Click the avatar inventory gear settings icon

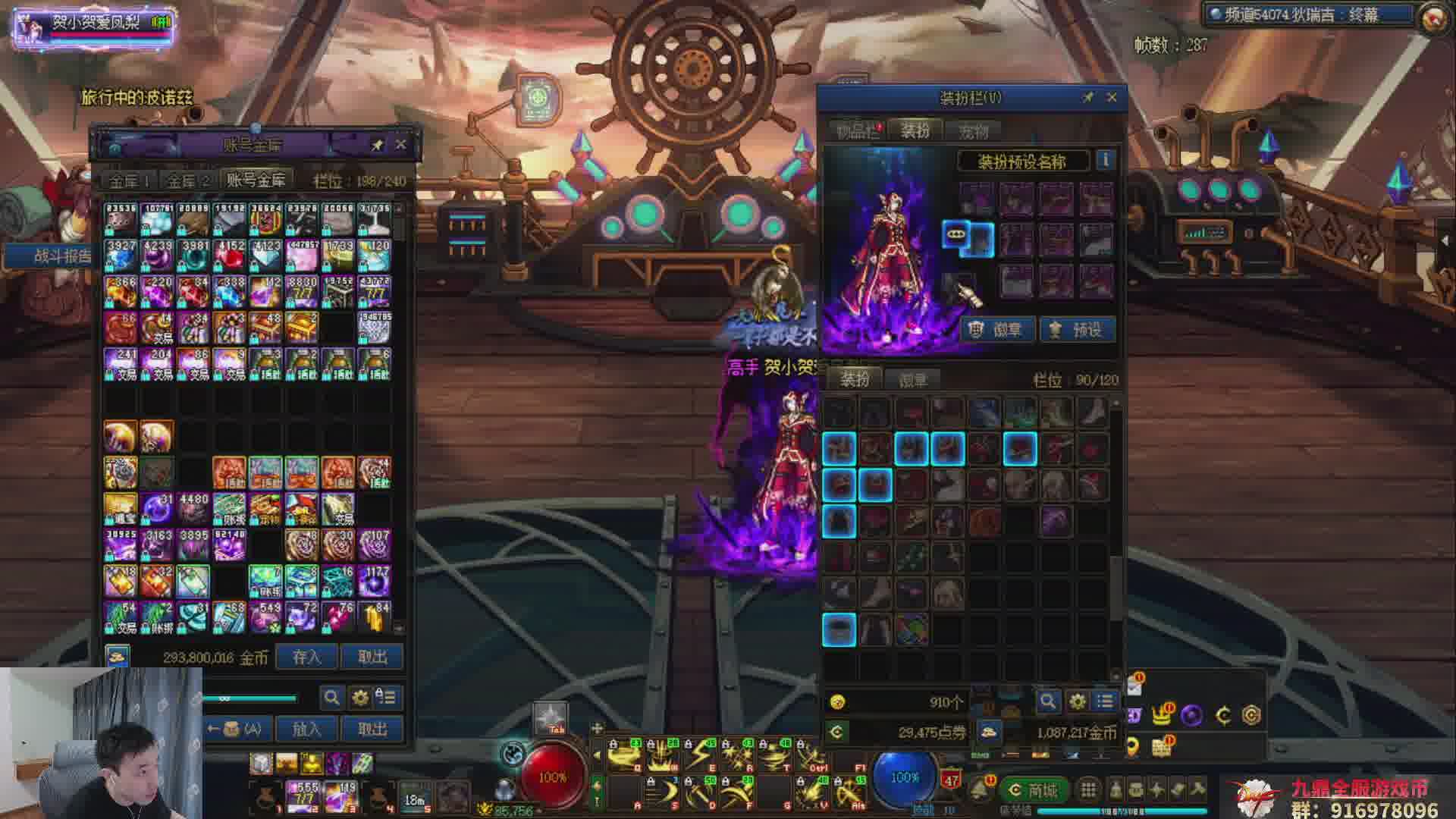pyautogui.click(x=1077, y=701)
